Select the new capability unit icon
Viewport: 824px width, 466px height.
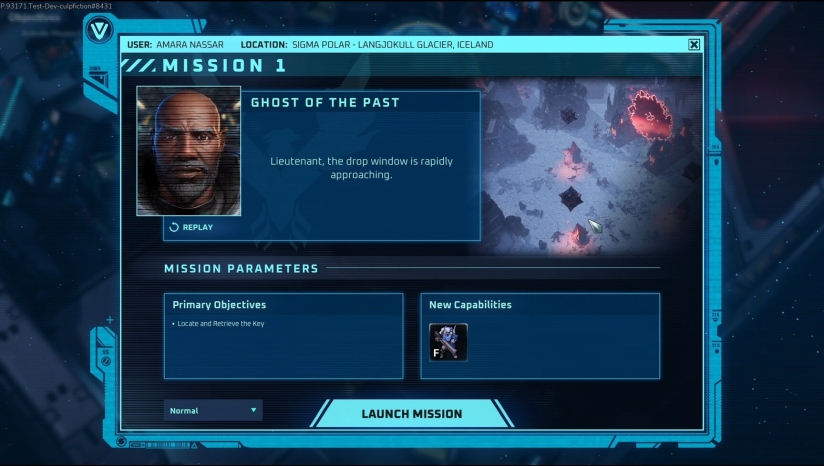pyautogui.click(x=448, y=341)
